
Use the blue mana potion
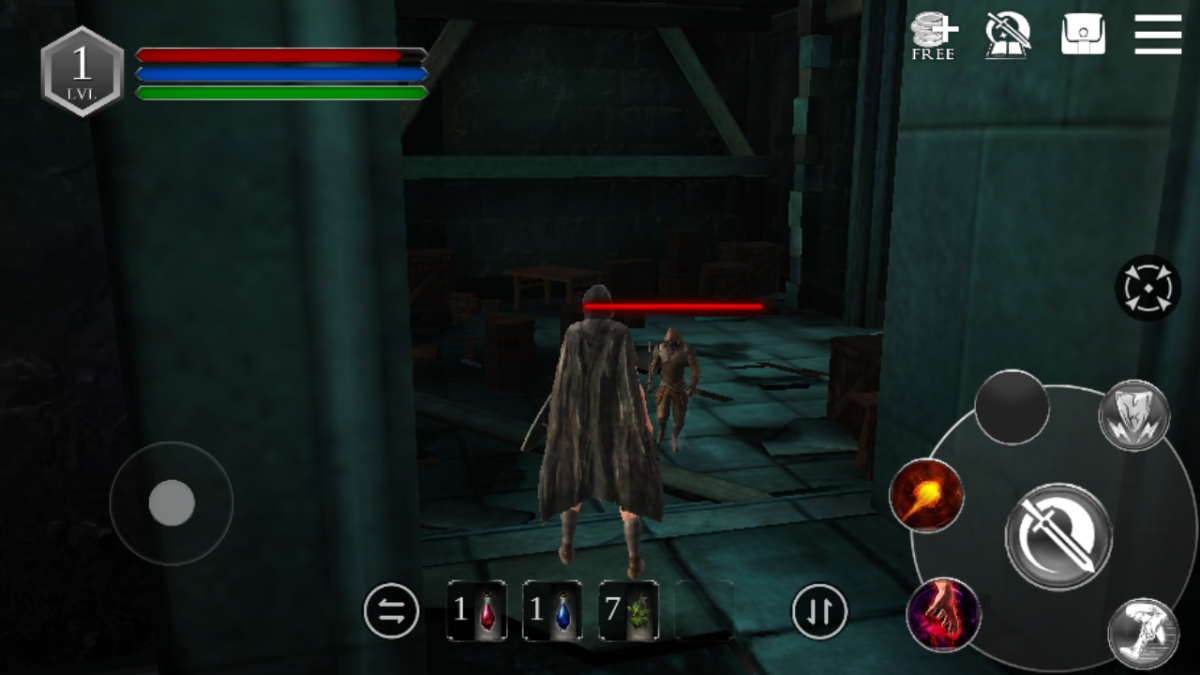click(552, 610)
